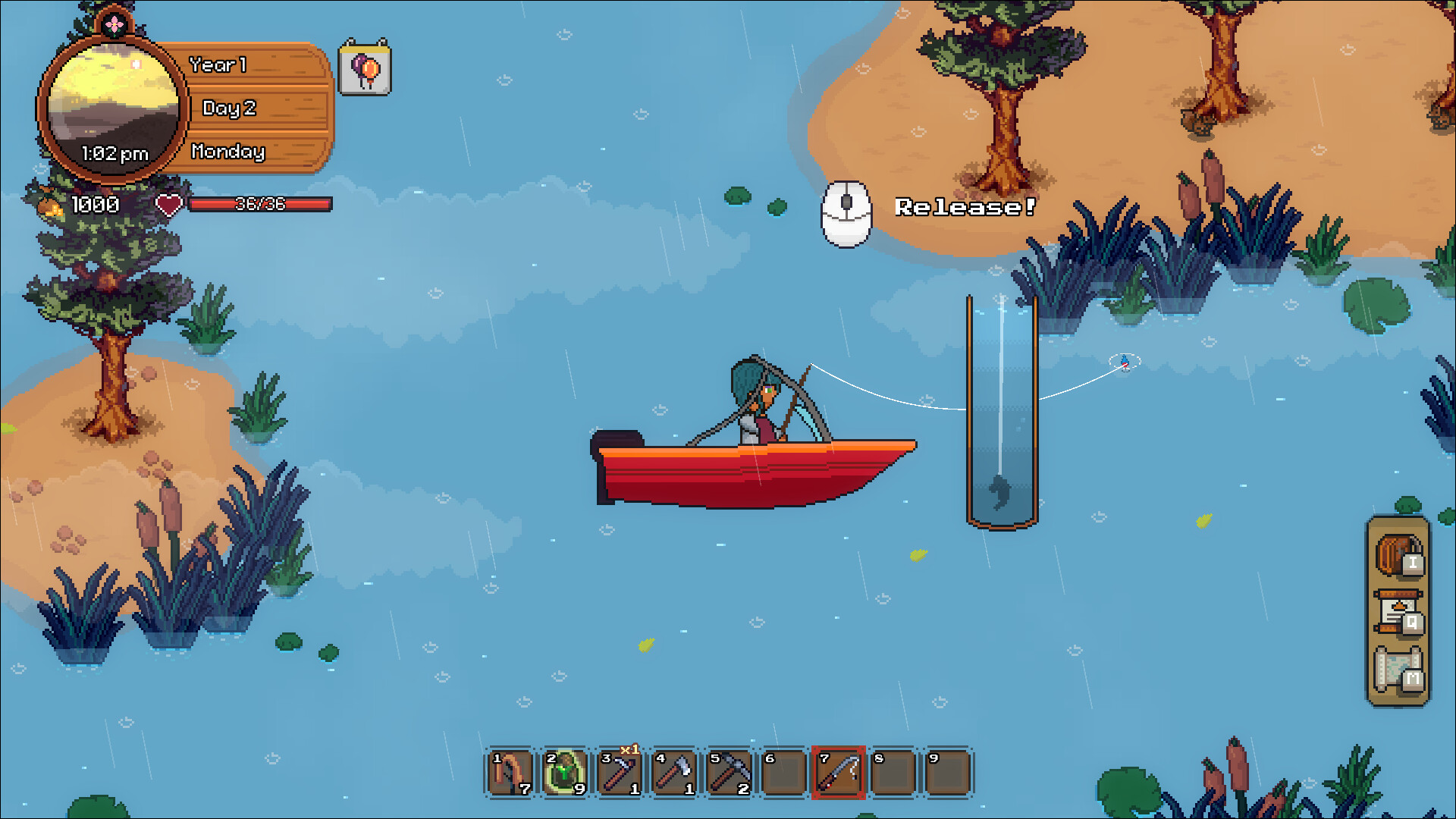The image size is (1456, 819).
Task: Open the balloons event calendar icon
Action: tap(363, 69)
